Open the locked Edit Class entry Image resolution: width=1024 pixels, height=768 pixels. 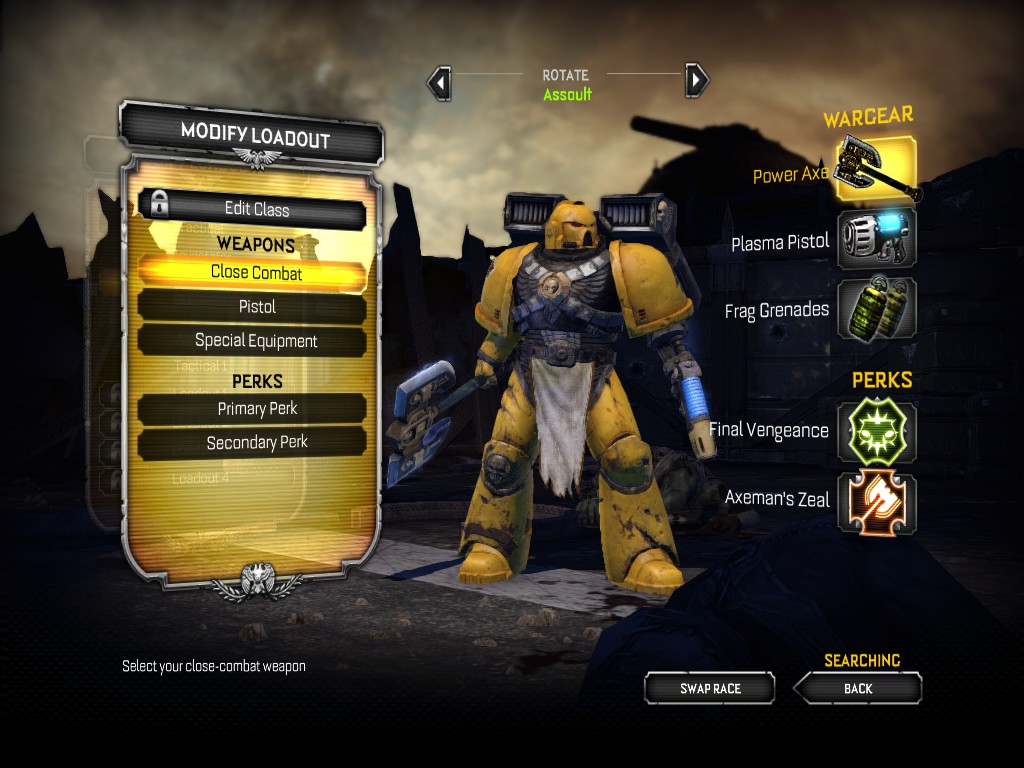tap(256, 209)
